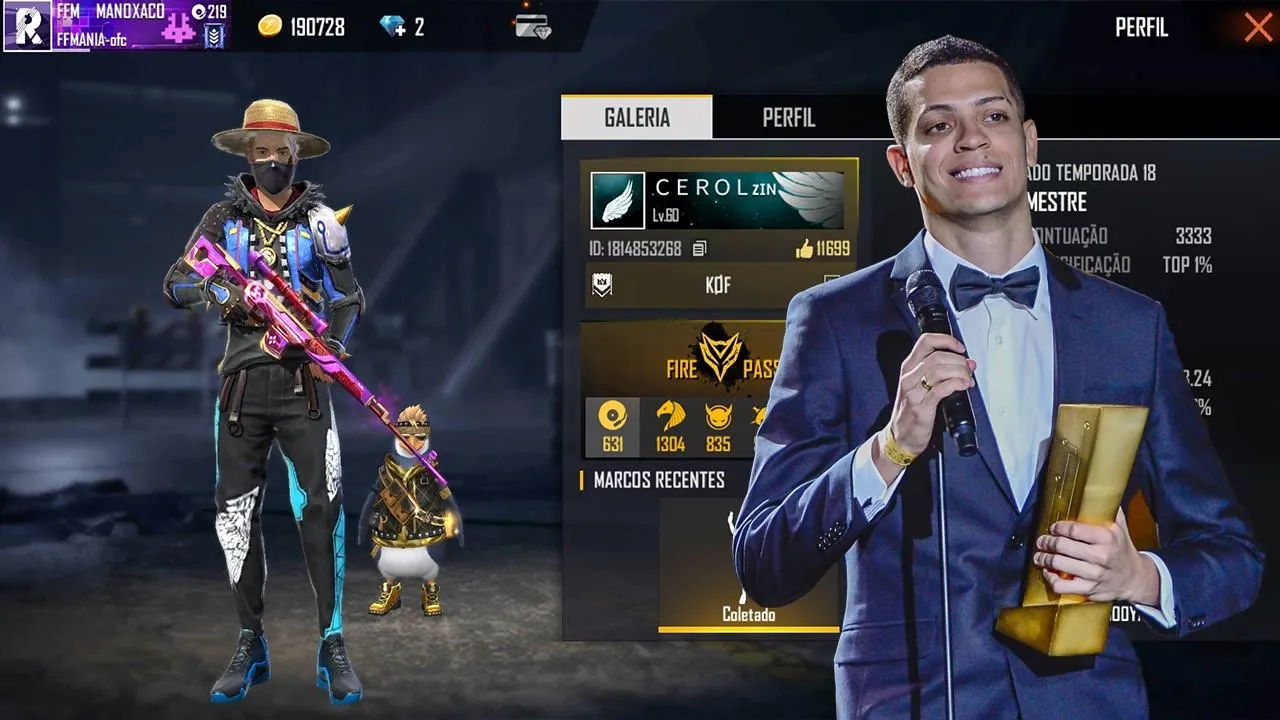Open the MANDXACO player info panel

click(x=116, y=26)
